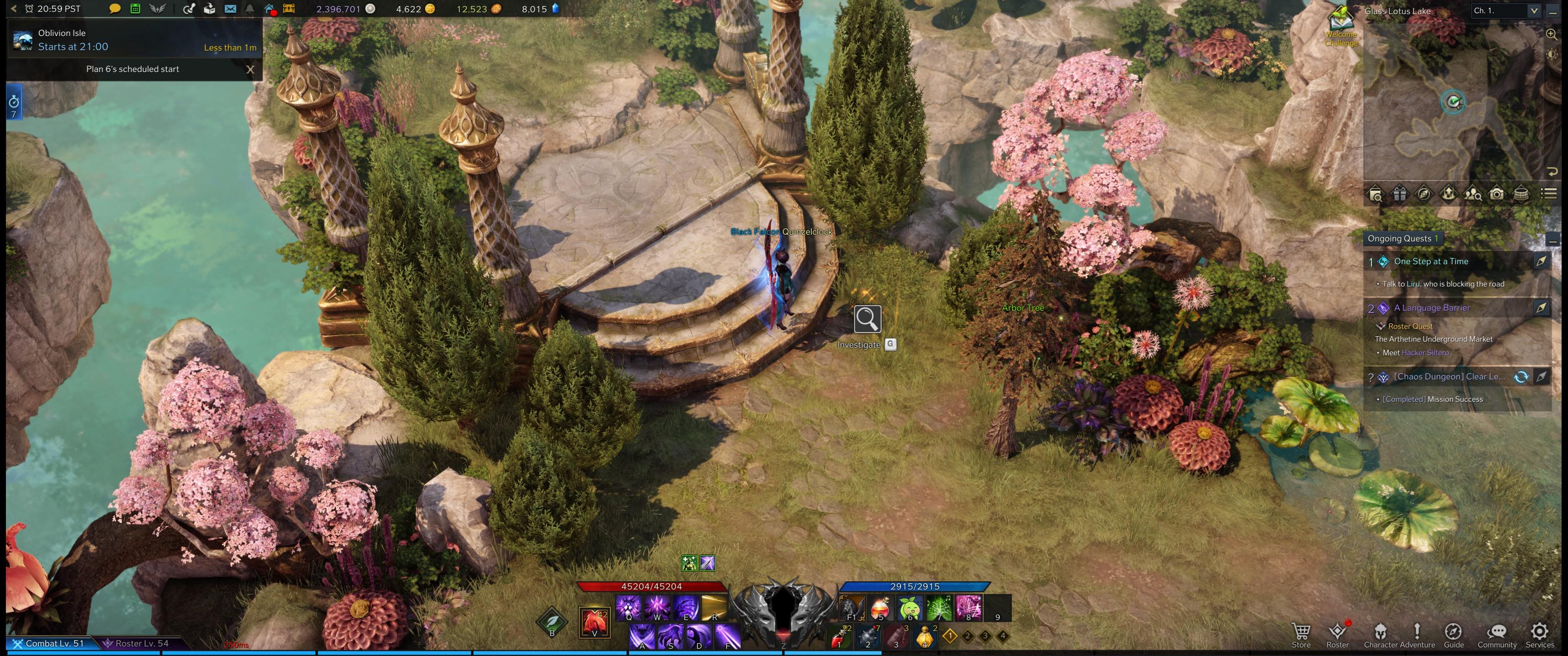
Task: Zoom in on the minimap
Action: tap(1551, 35)
